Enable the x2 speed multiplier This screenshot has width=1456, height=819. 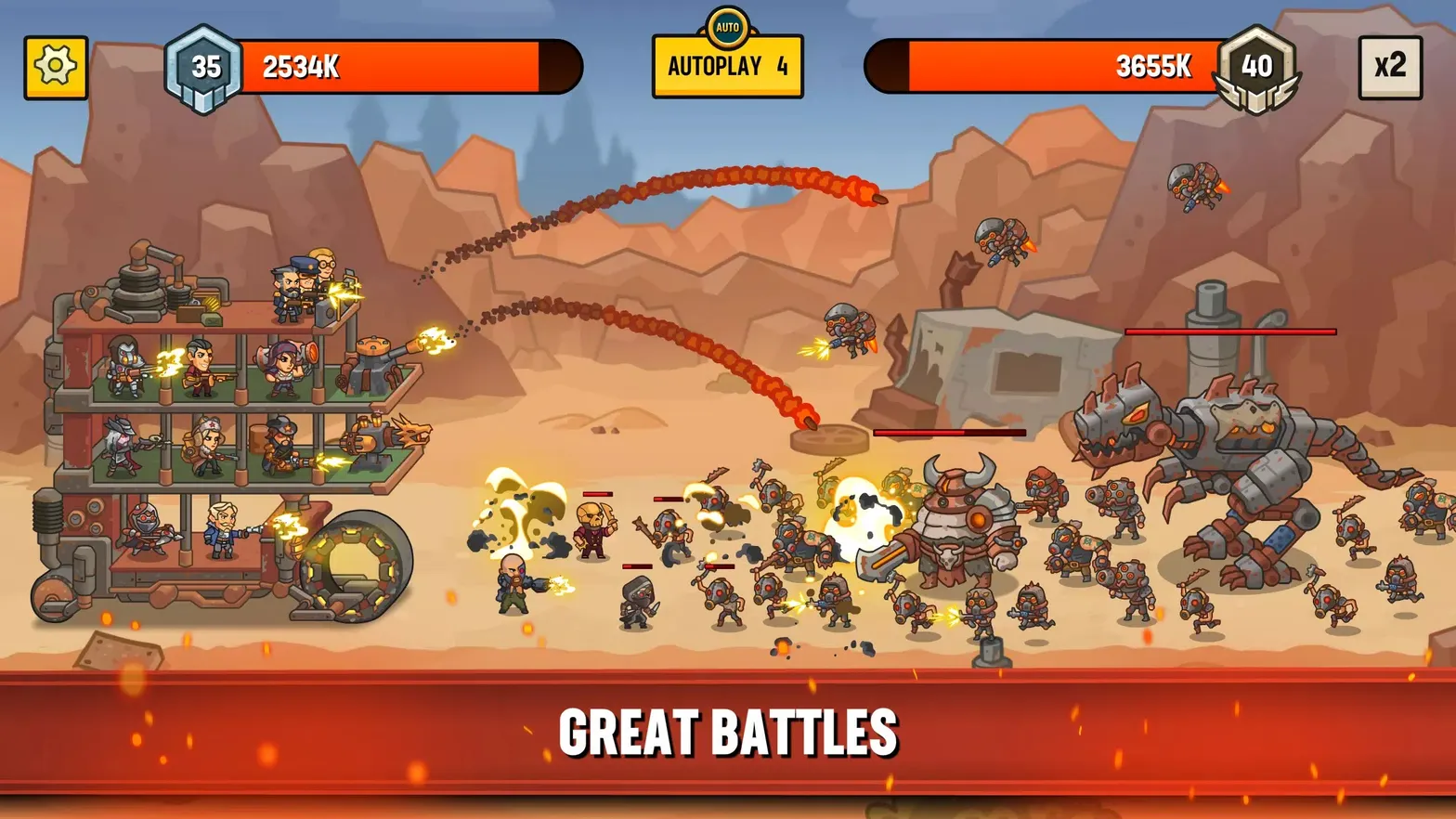point(1391,65)
